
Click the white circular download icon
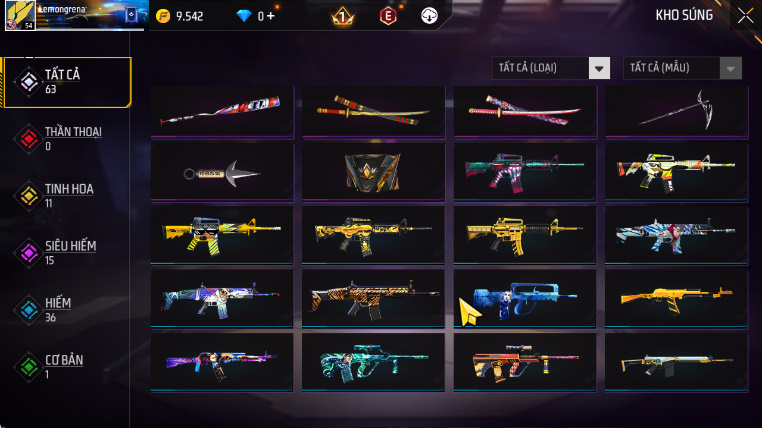pos(429,16)
